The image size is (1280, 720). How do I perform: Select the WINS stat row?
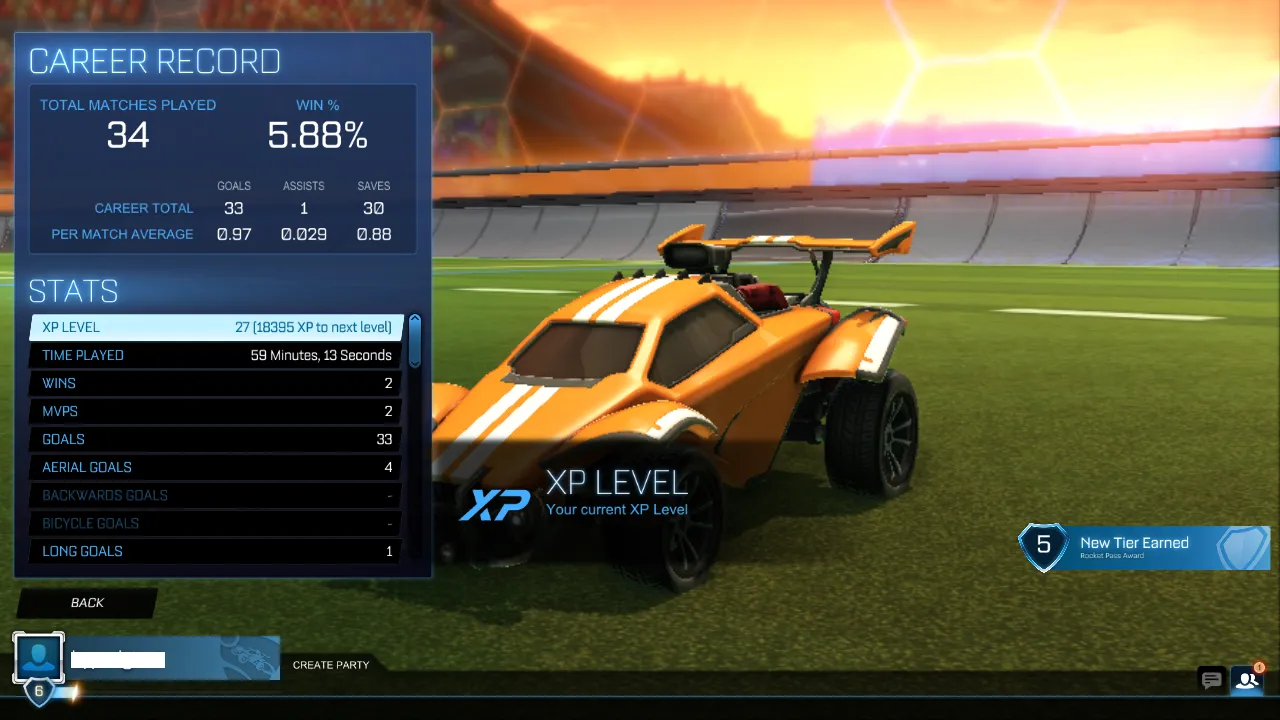[x=215, y=383]
